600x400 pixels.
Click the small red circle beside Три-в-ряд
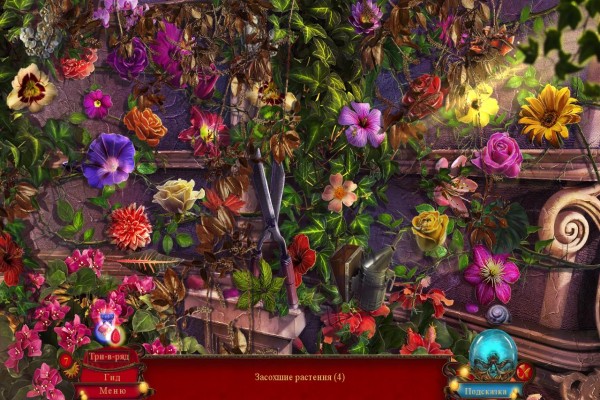point(66,360)
